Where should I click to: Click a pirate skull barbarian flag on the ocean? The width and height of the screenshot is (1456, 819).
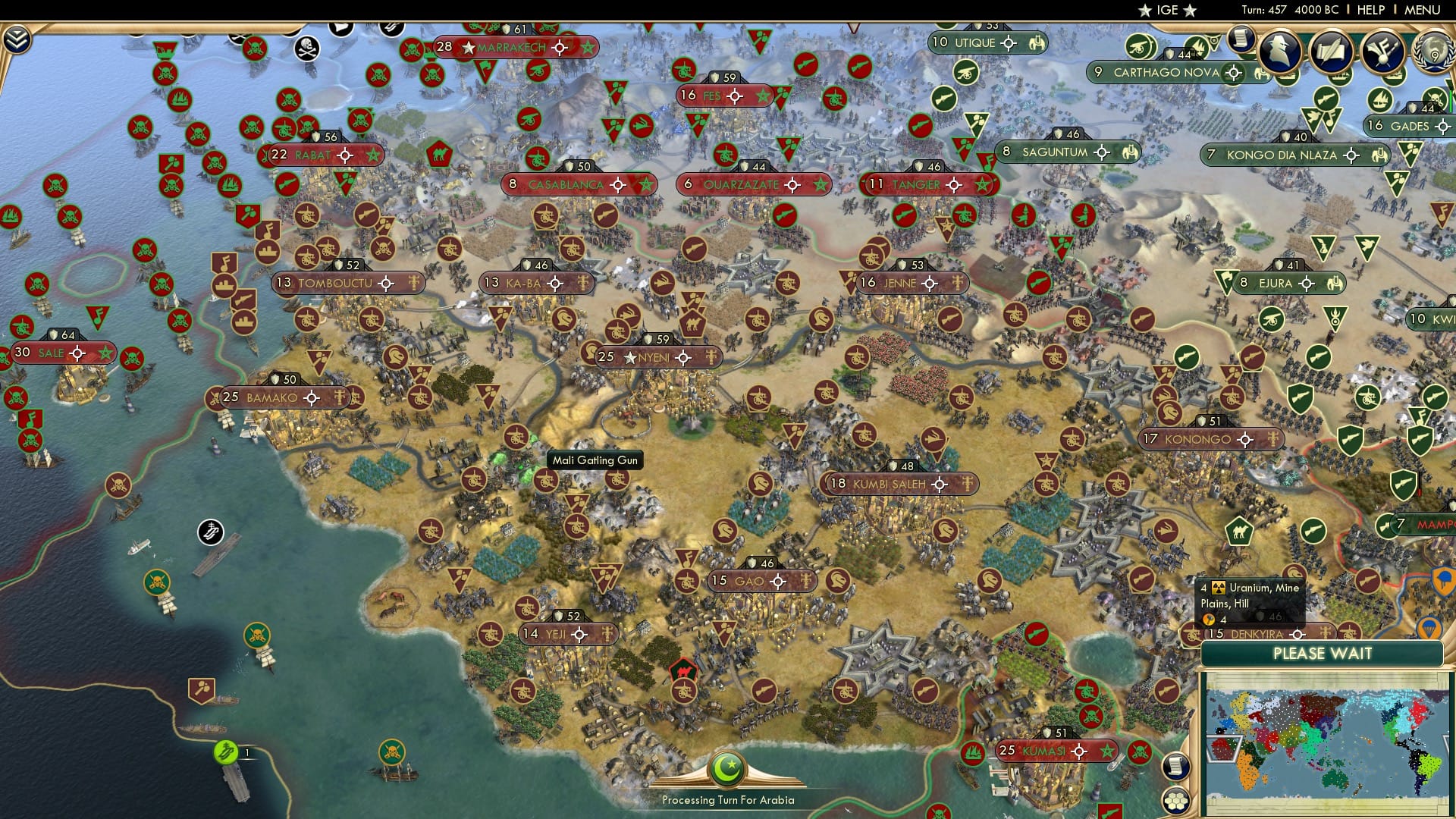(x=55, y=184)
